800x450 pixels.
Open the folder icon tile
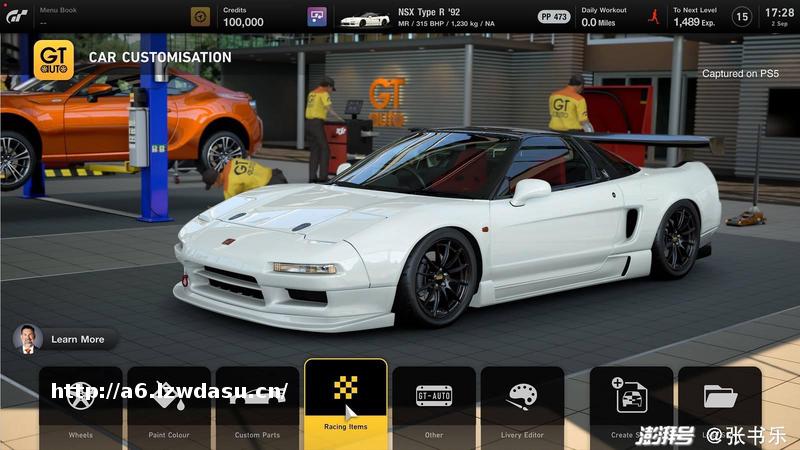(x=720, y=403)
